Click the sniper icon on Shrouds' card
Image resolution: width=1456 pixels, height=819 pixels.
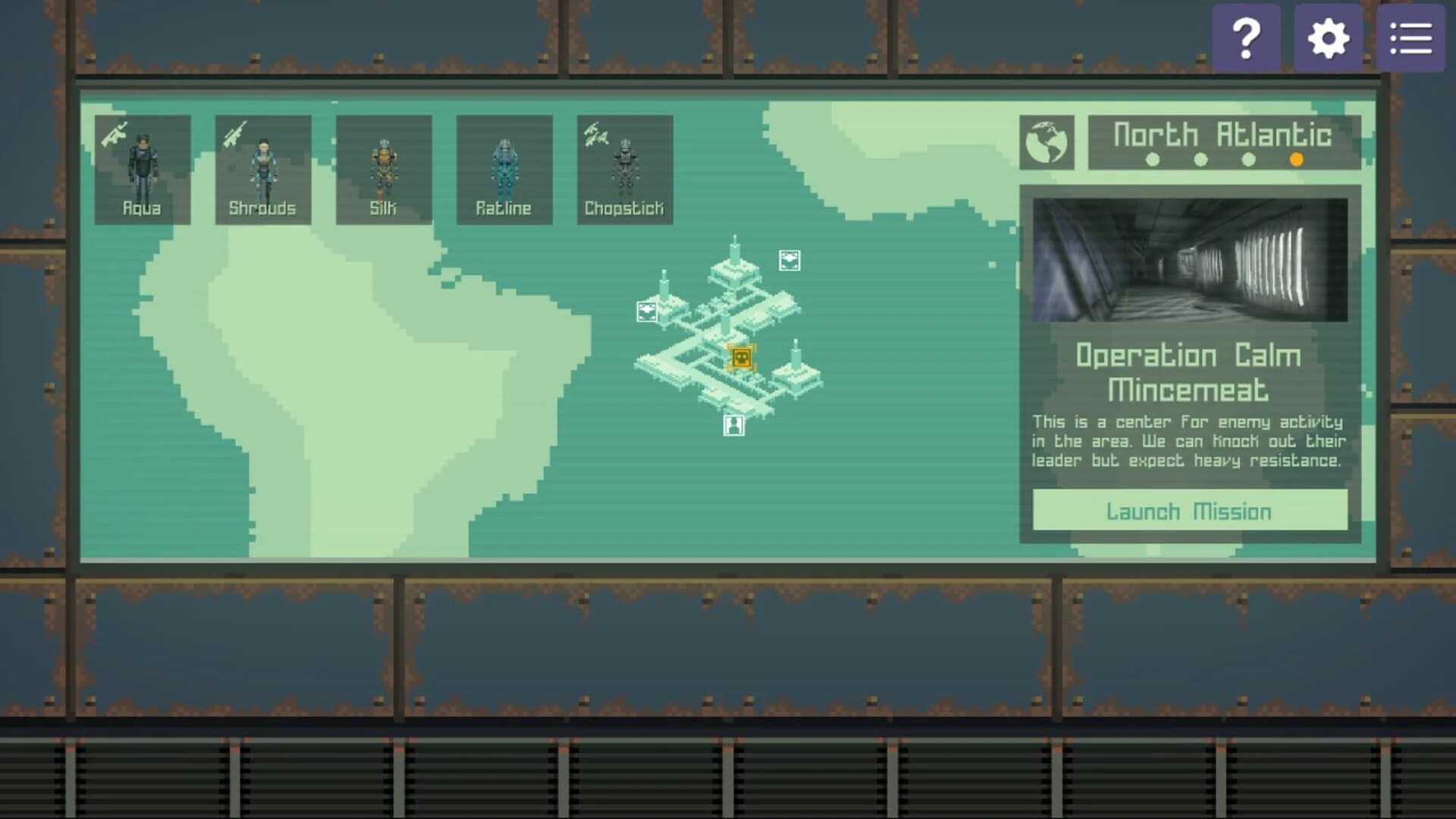(236, 133)
